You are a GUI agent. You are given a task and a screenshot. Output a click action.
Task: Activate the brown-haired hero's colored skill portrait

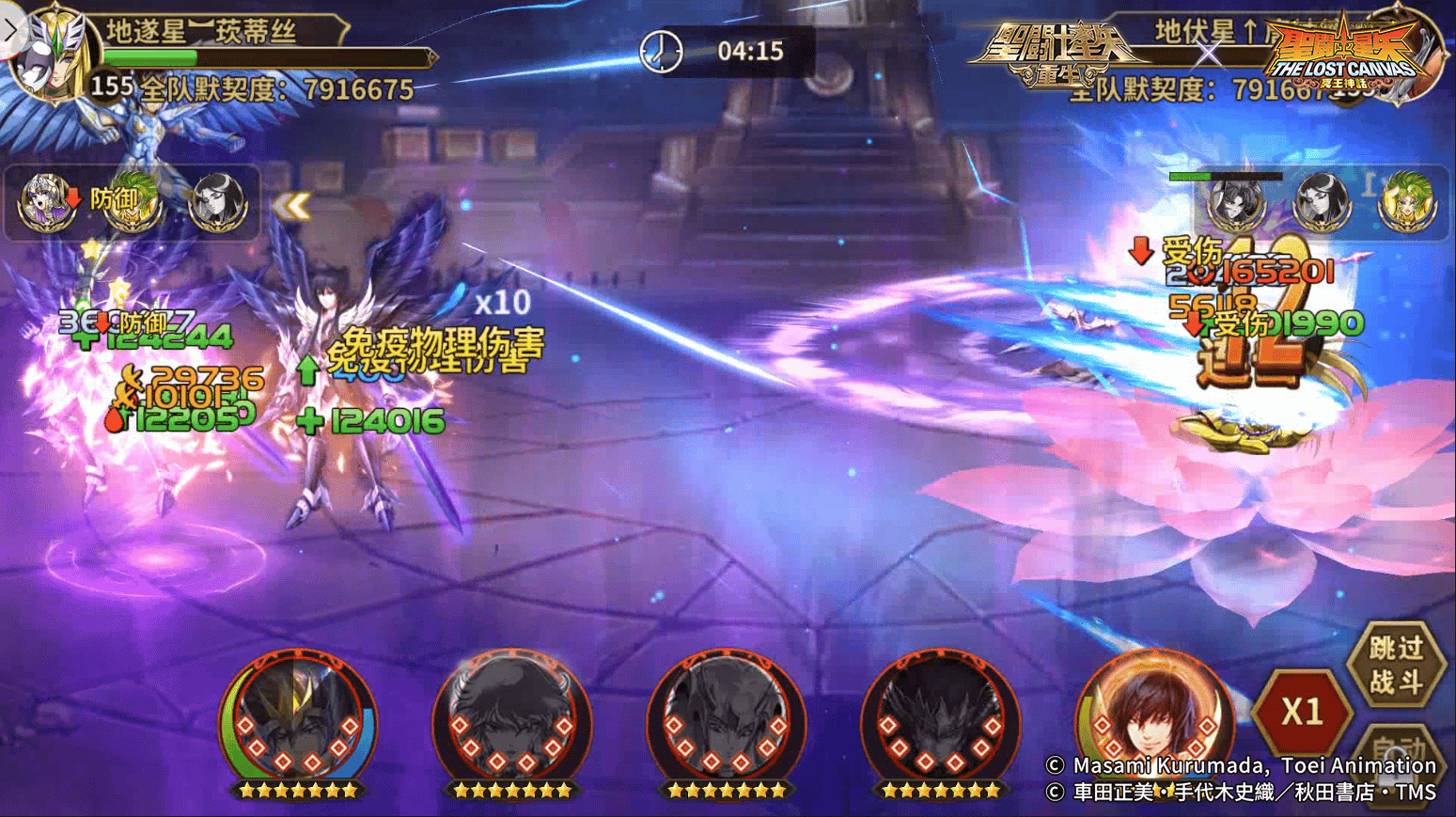click(x=1153, y=719)
